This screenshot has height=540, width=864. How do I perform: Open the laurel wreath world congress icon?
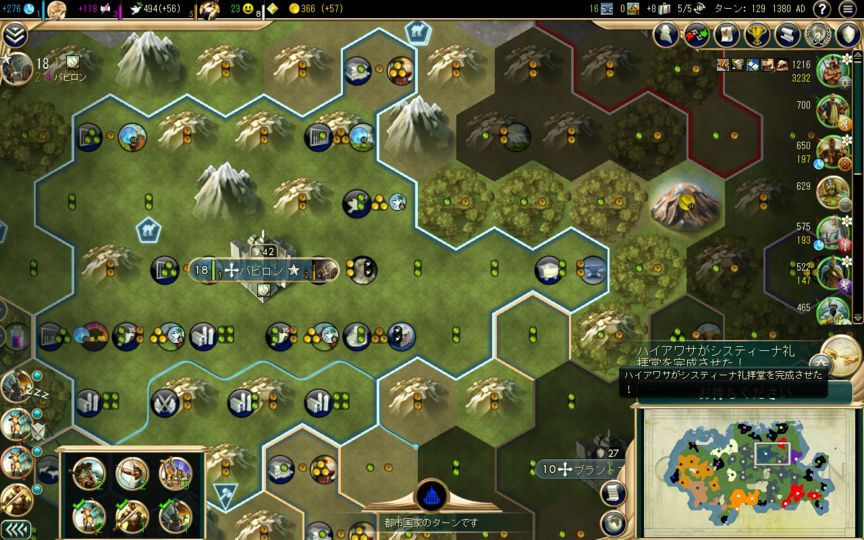[819, 35]
